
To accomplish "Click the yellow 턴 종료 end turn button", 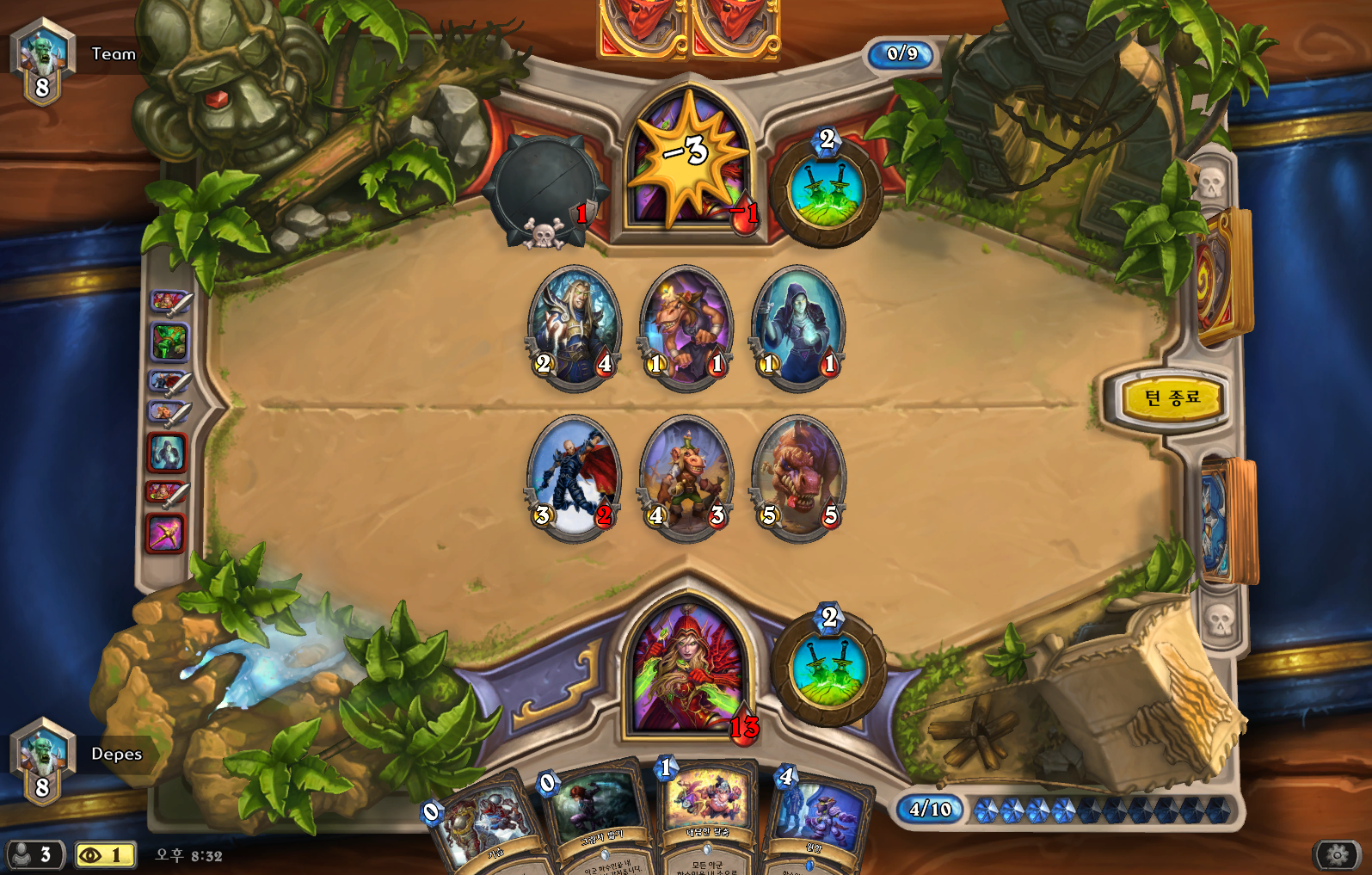I will coord(1172,397).
